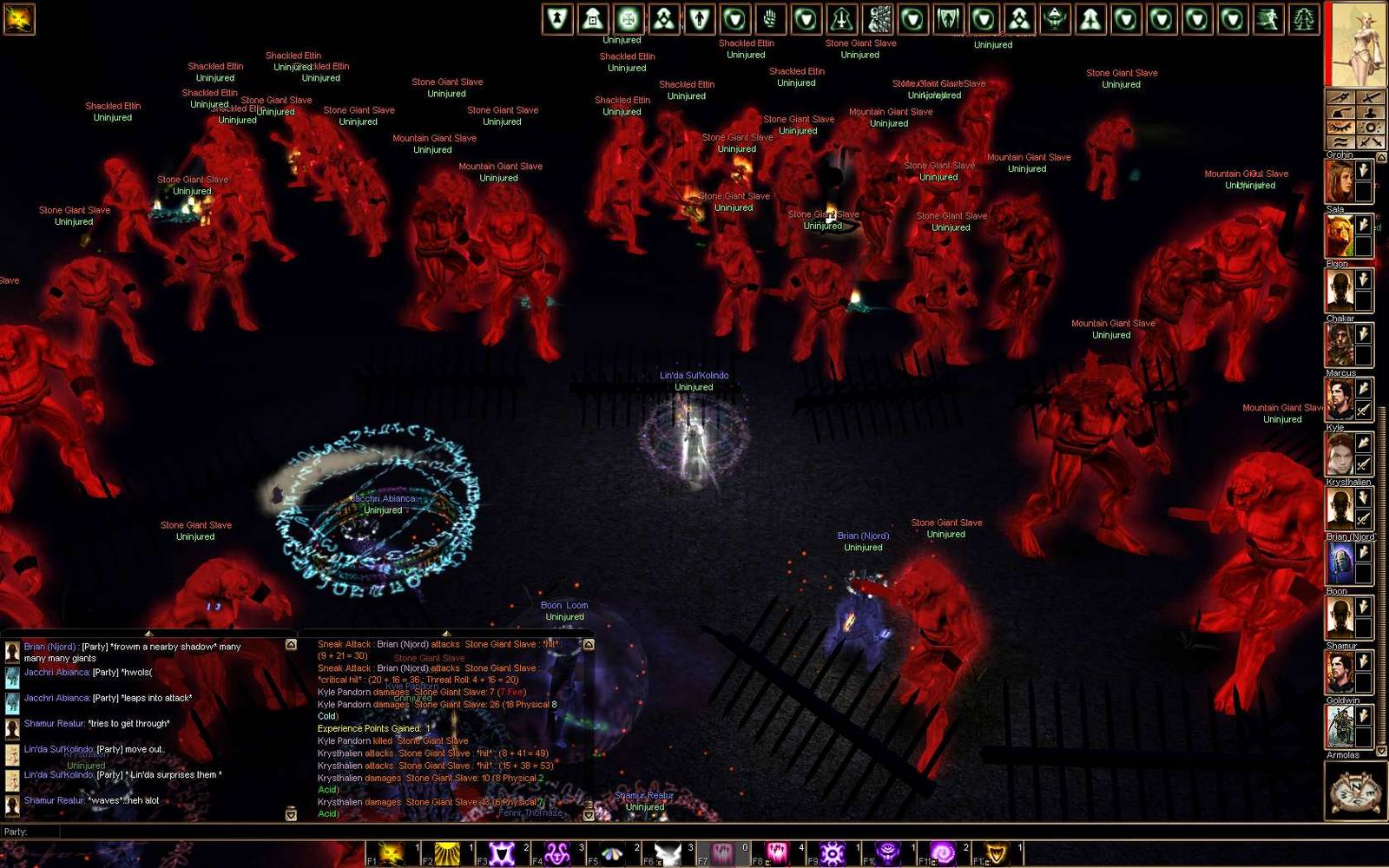Click the axe icon on the right panel

1340,112
